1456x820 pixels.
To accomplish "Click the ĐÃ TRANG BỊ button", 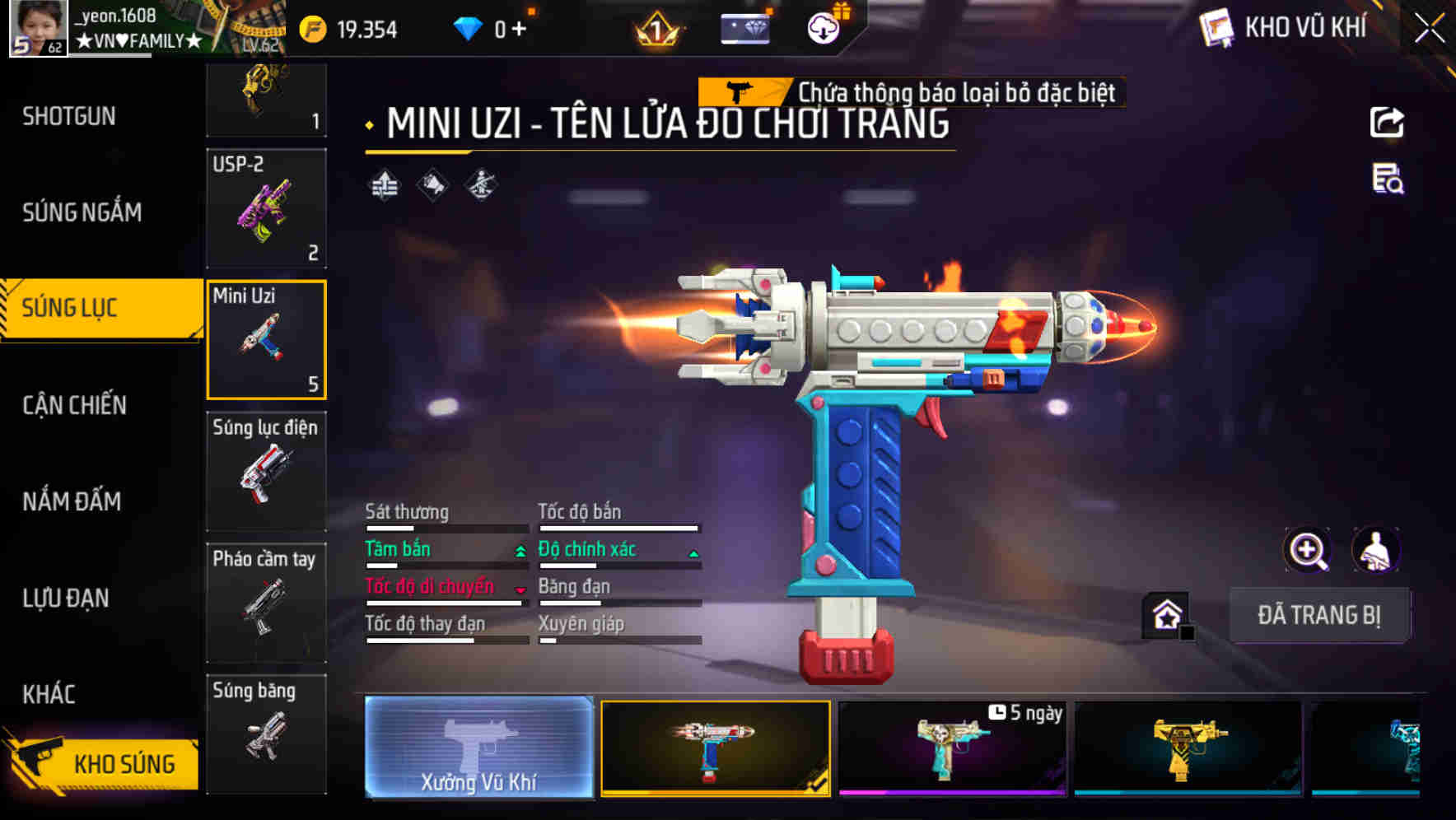I will point(1318,615).
